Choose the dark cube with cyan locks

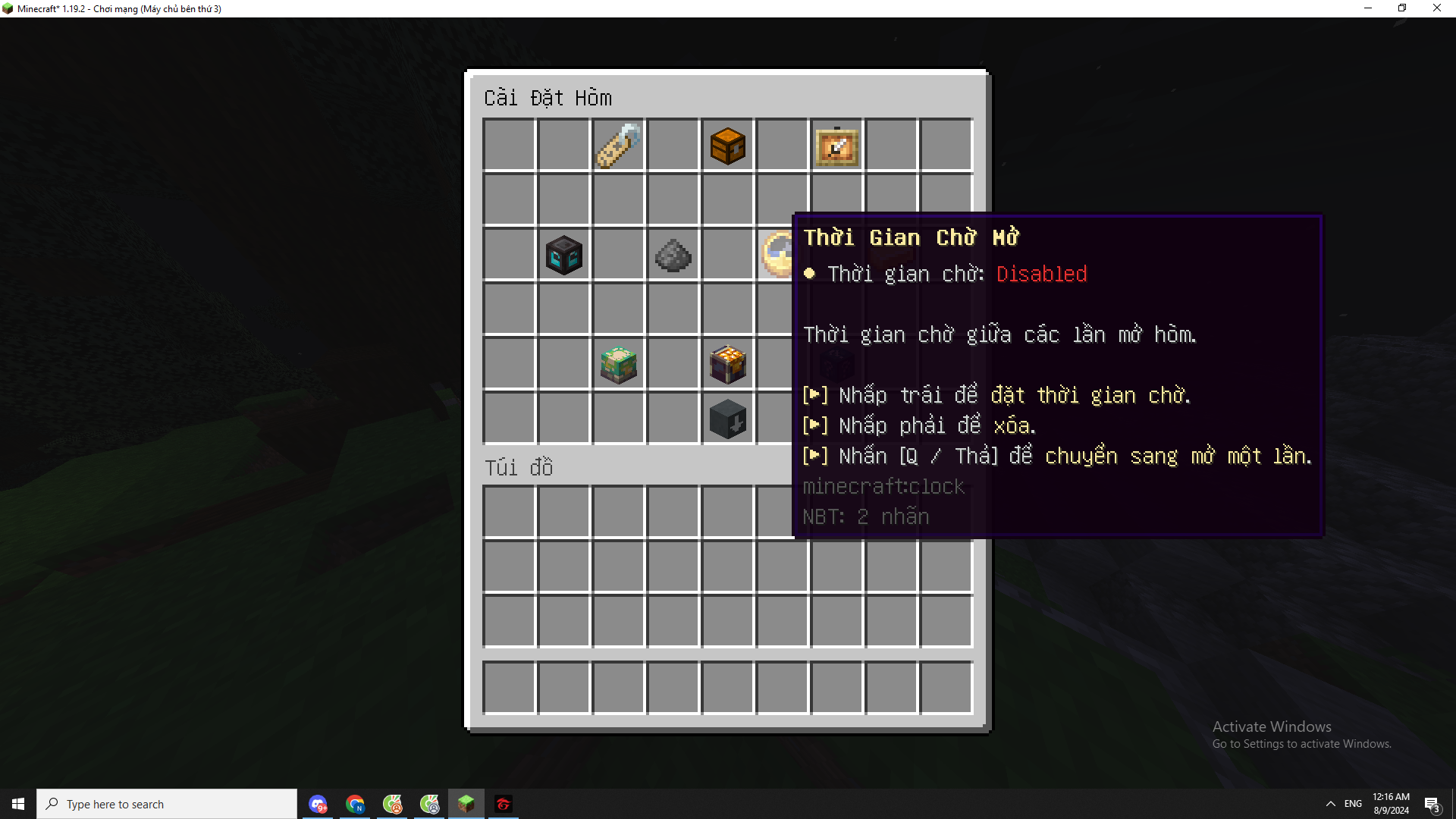point(563,255)
